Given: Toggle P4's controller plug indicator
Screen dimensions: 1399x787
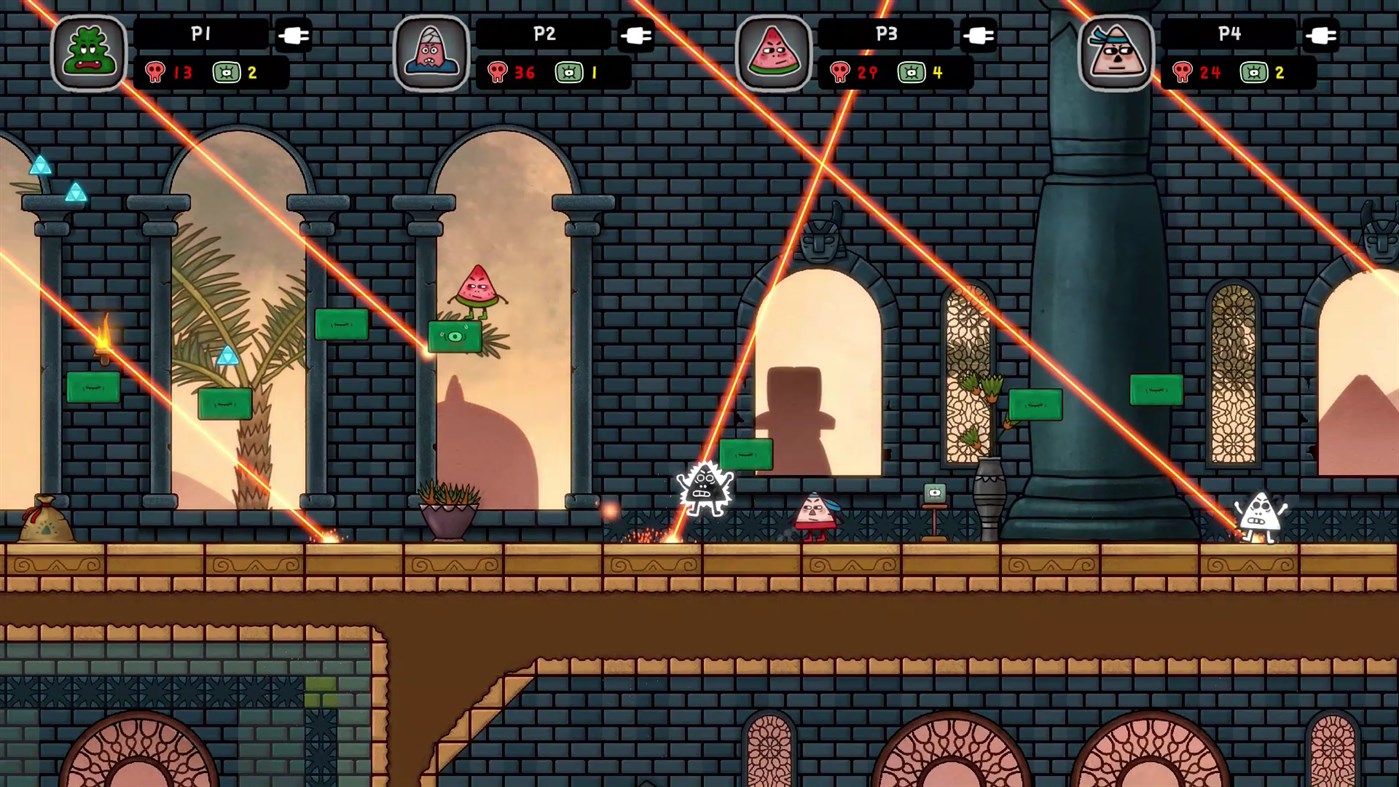Looking at the screenshot, I should pos(1322,34).
